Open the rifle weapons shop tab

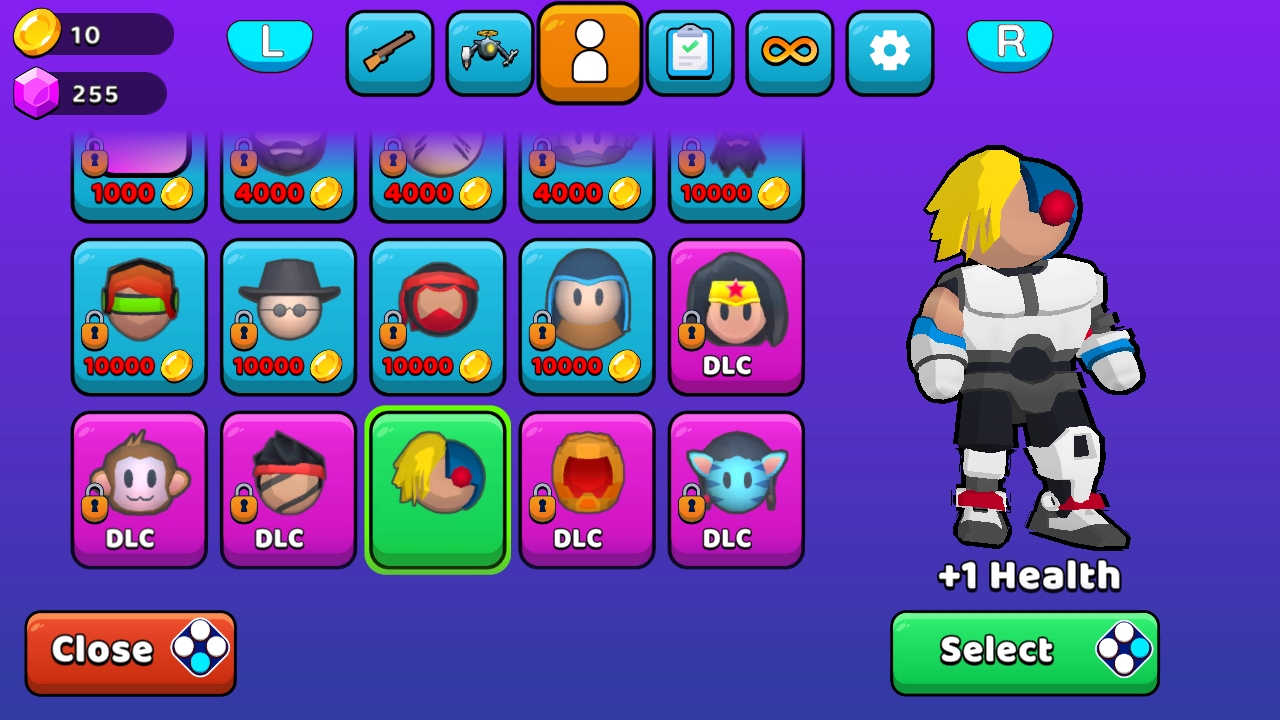[389, 52]
